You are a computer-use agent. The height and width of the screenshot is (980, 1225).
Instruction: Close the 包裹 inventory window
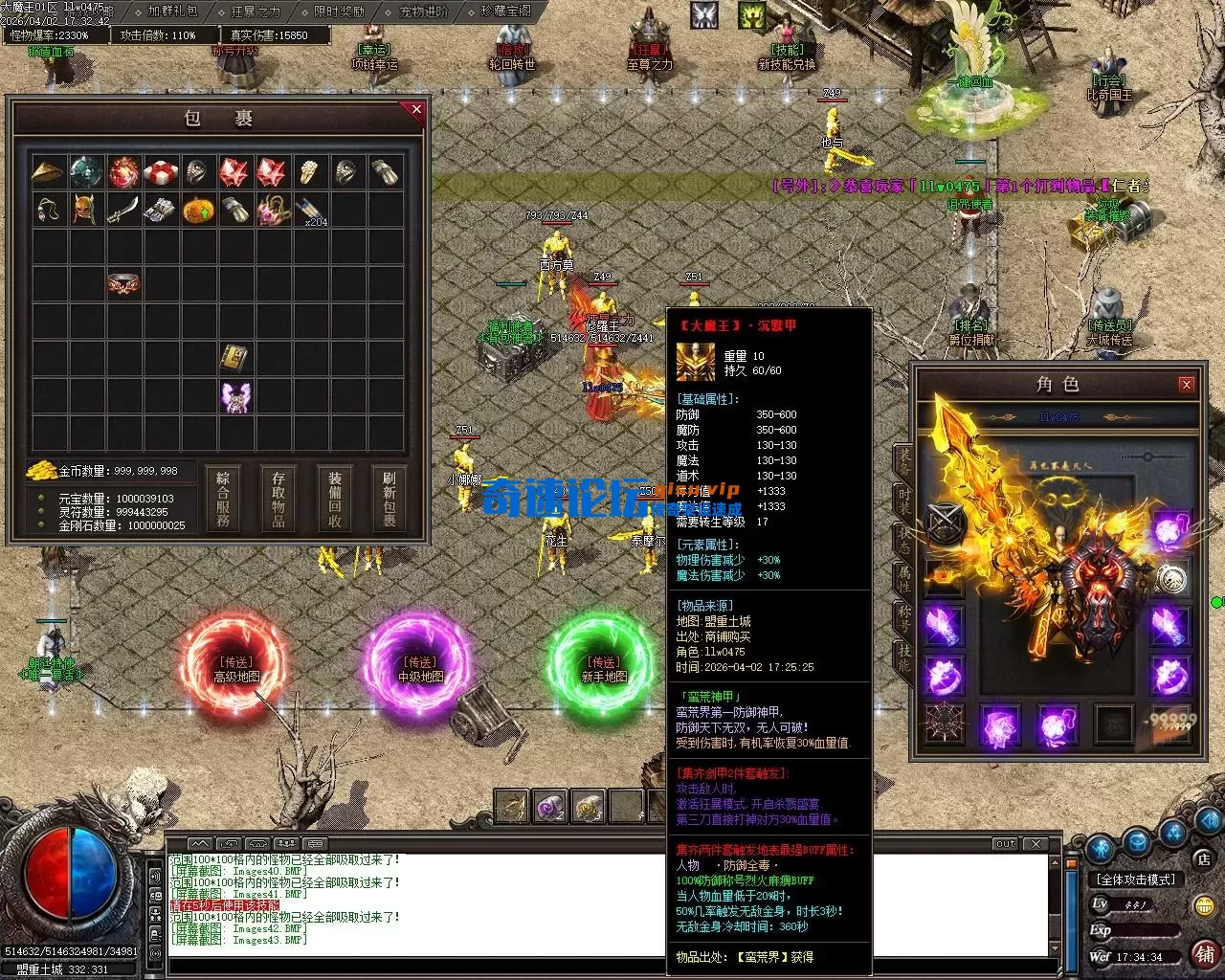tap(416, 110)
